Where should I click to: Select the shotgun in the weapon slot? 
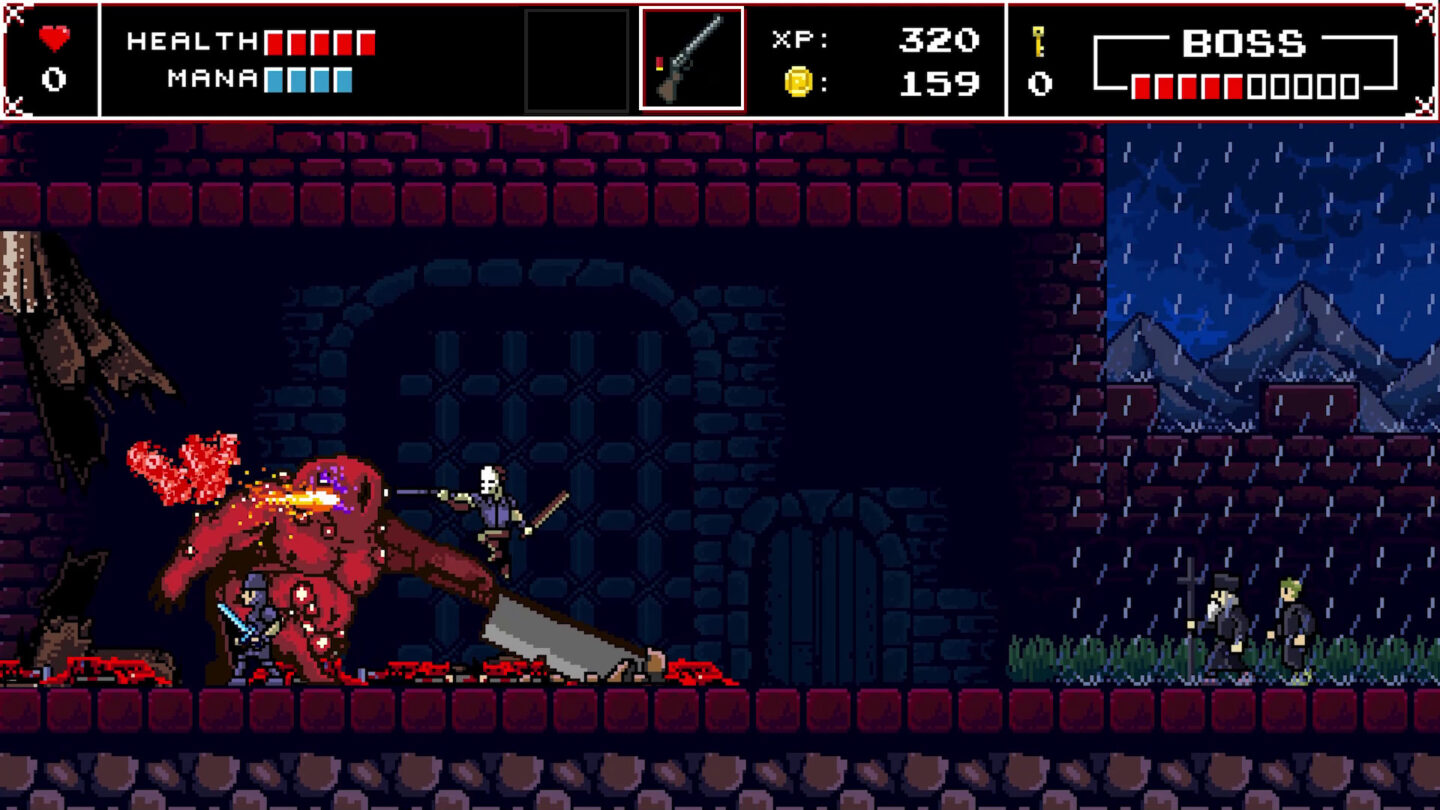coord(691,60)
